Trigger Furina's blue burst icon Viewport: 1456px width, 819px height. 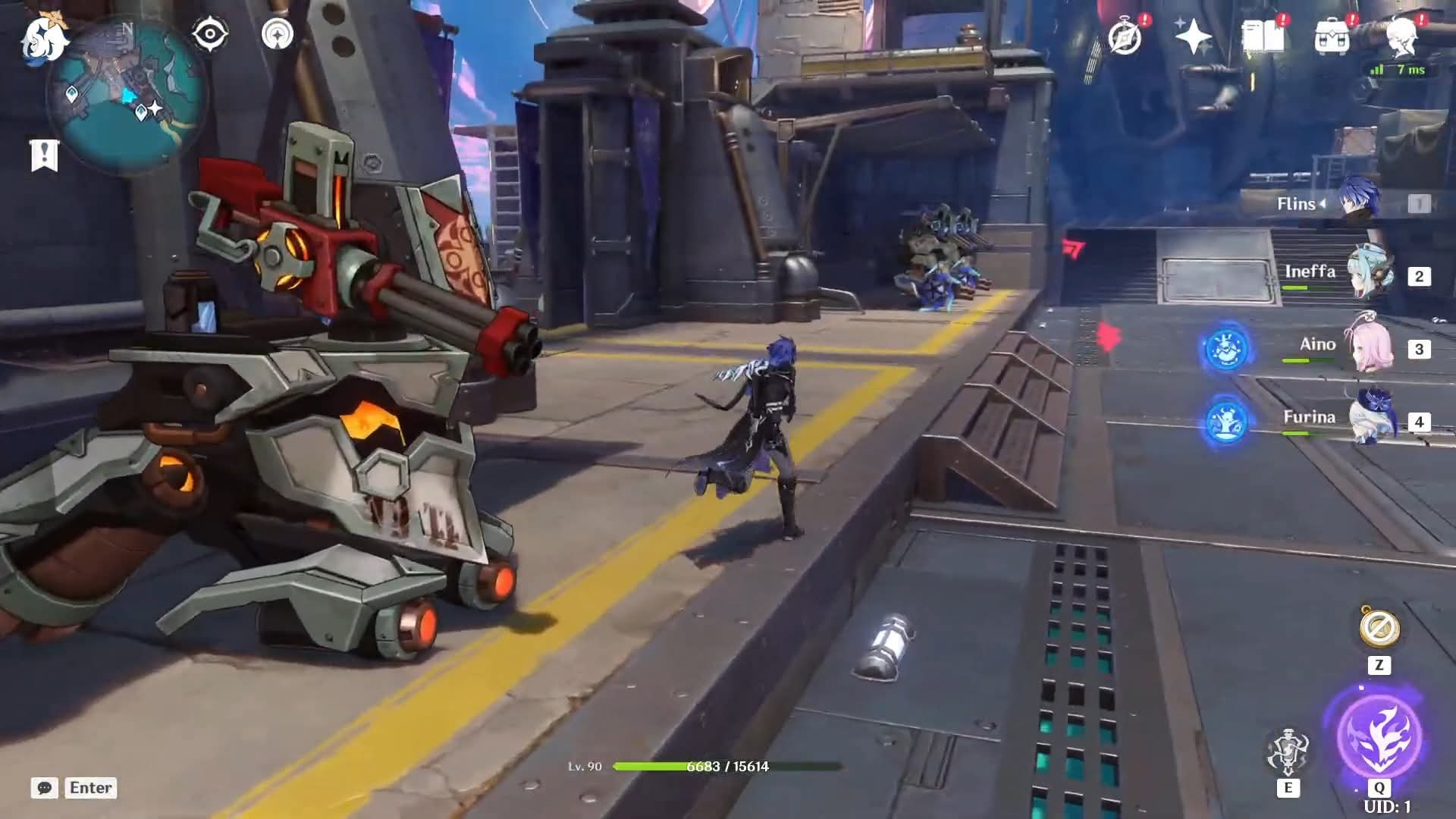coord(1225,422)
